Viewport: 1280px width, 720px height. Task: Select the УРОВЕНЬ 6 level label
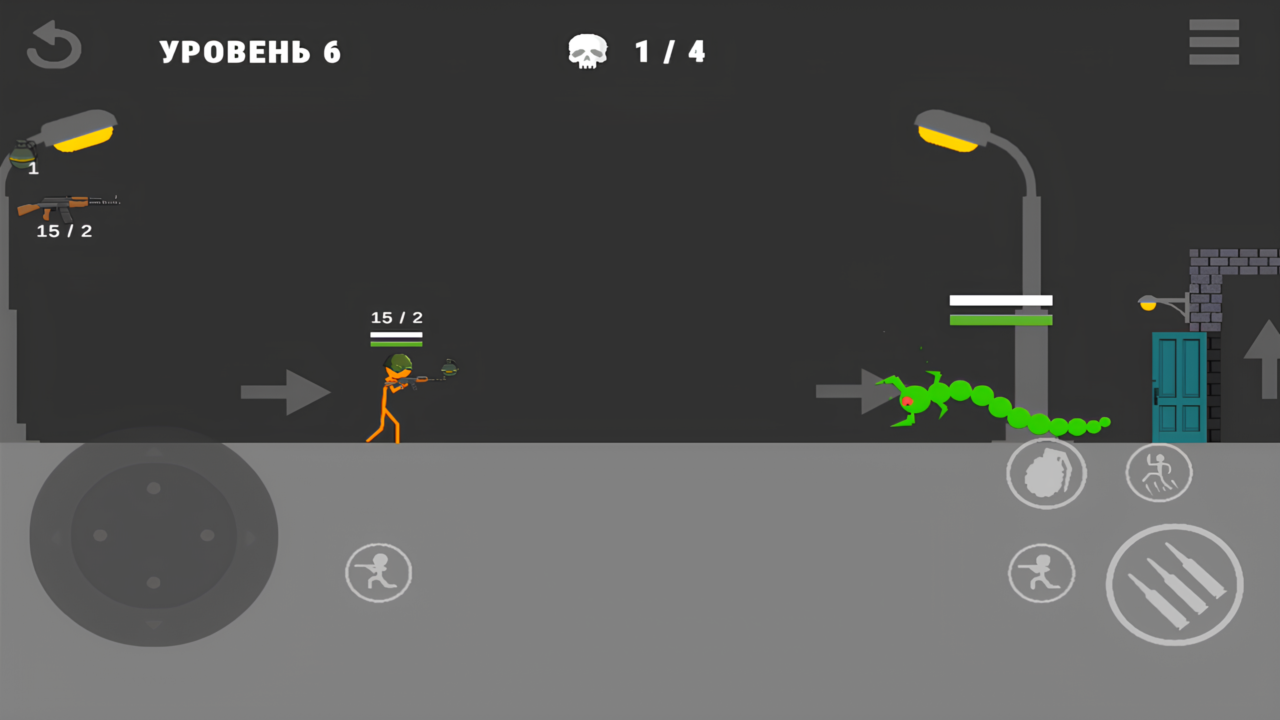[249, 52]
